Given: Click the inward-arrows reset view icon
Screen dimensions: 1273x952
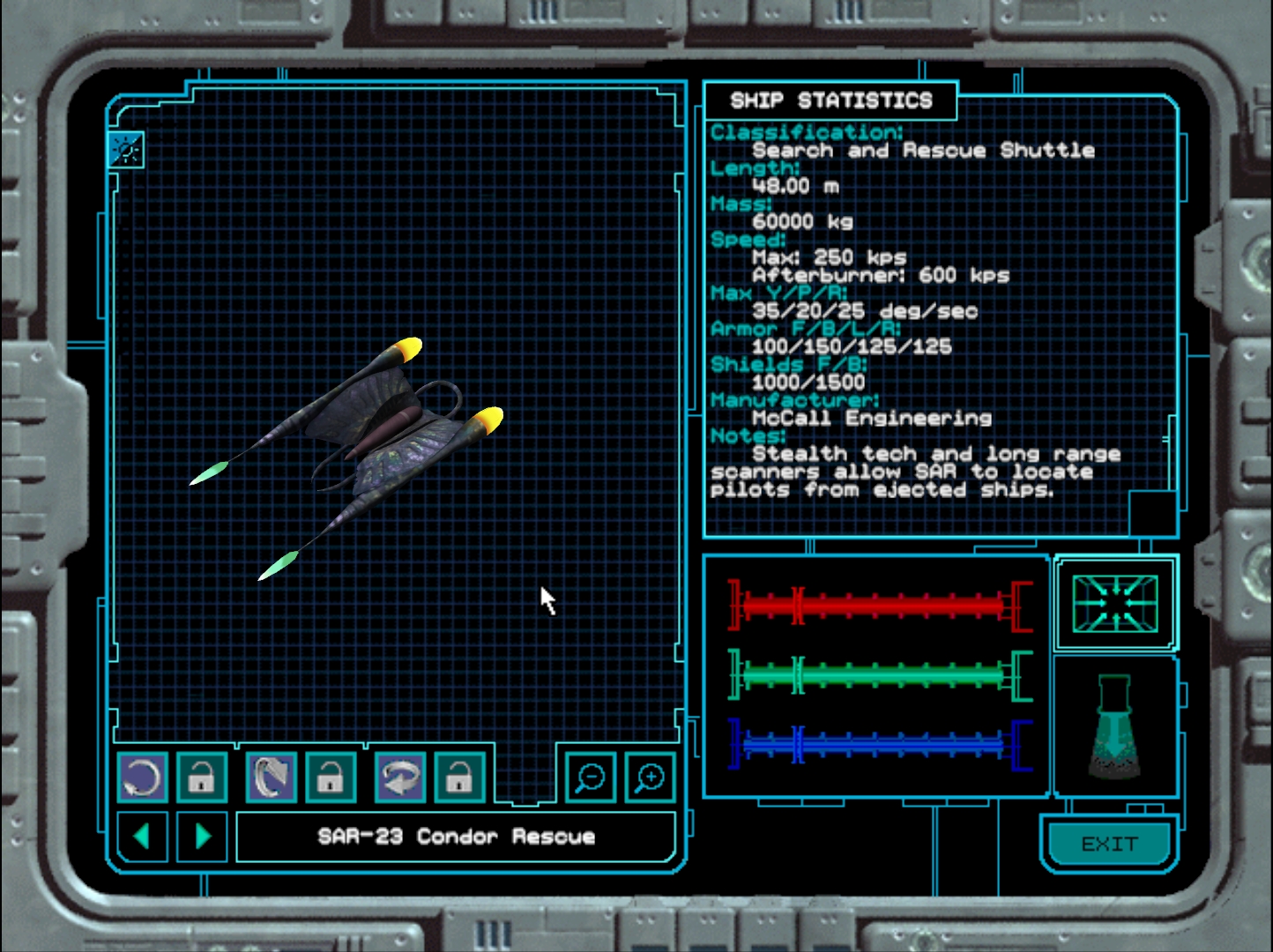Looking at the screenshot, I should click(x=1115, y=604).
